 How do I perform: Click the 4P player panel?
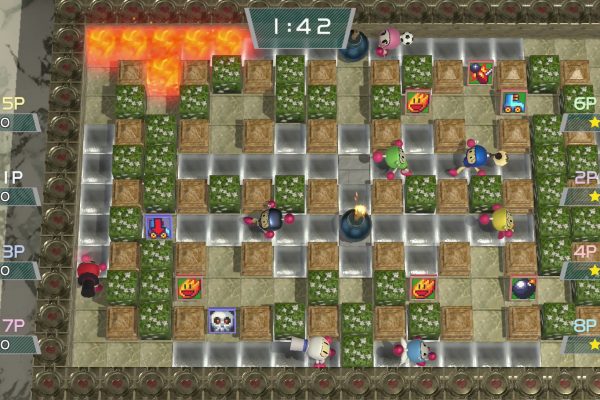pyautogui.click(x=581, y=261)
